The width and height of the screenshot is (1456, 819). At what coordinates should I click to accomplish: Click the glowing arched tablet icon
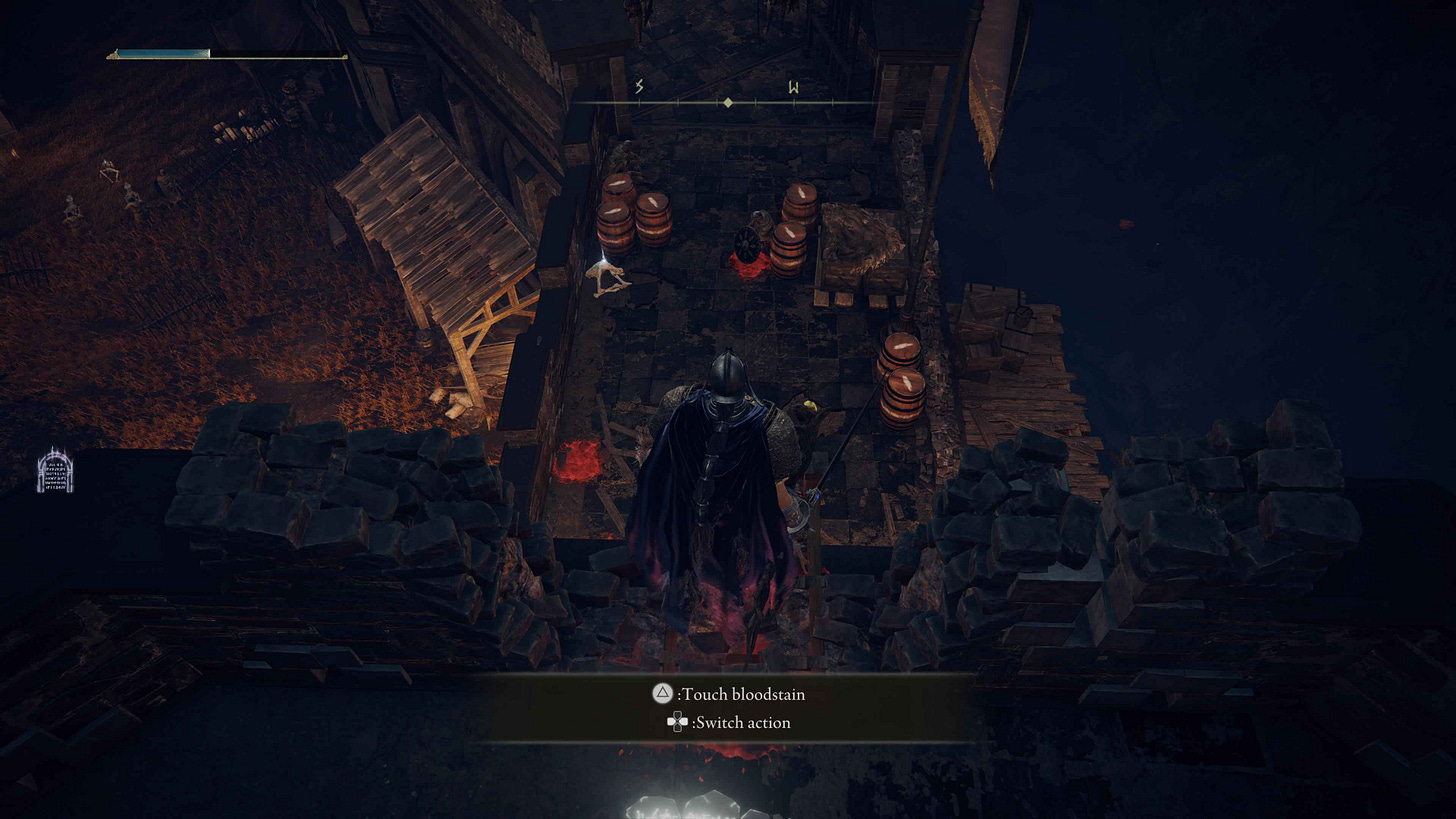coord(55,472)
